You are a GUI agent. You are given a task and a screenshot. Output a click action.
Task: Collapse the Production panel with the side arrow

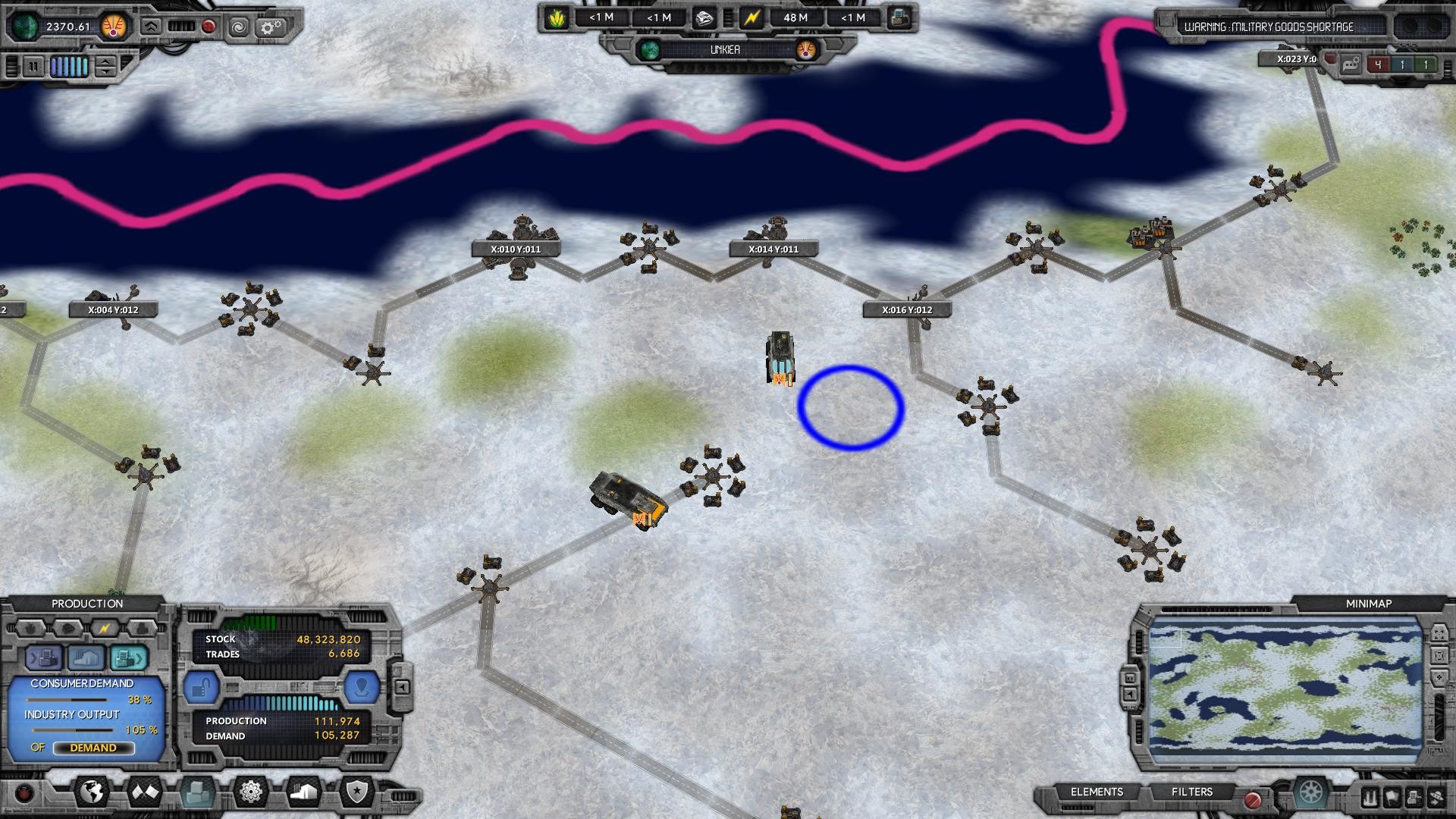pyautogui.click(x=403, y=686)
